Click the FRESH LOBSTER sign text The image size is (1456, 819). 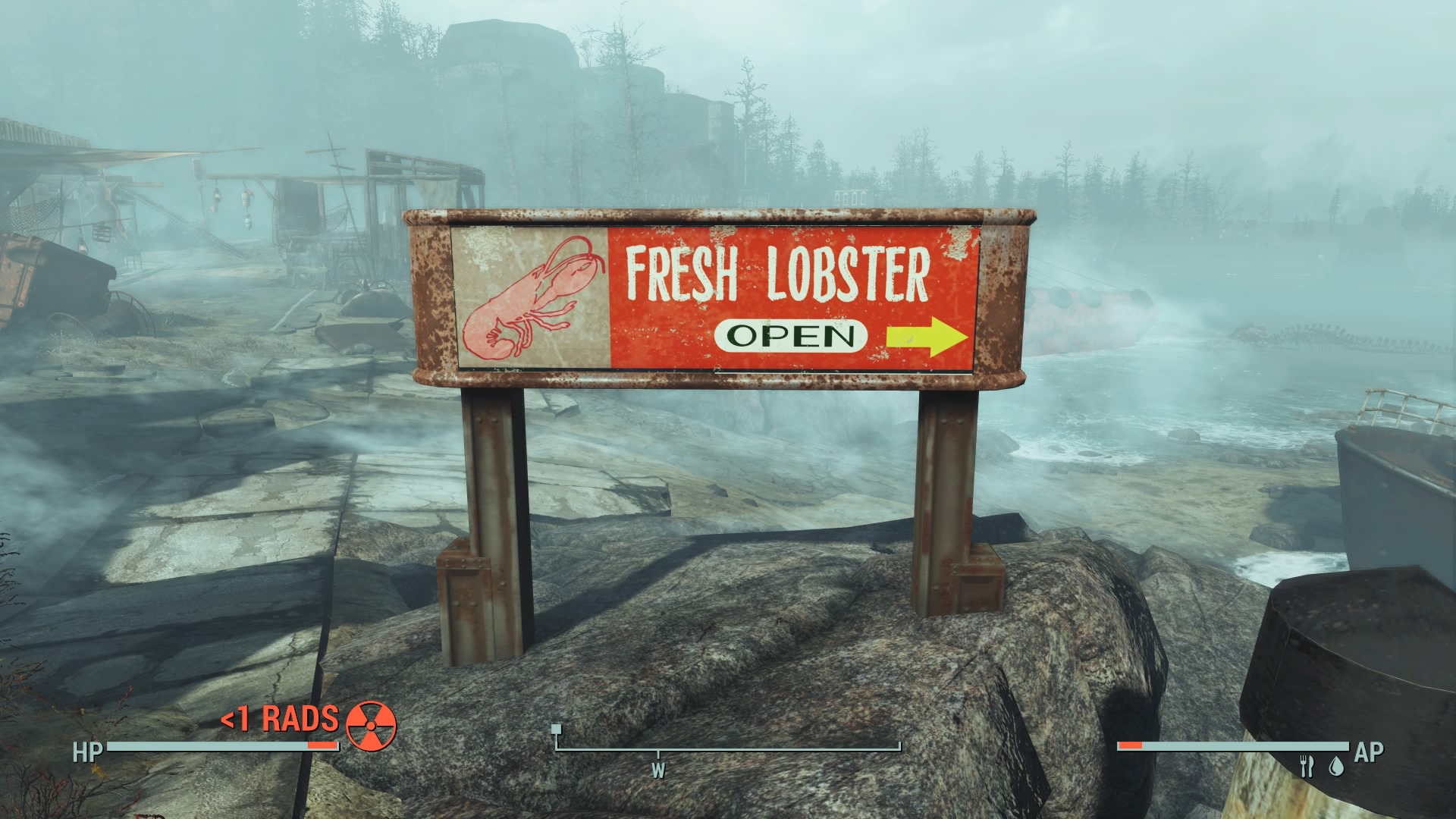point(781,268)
